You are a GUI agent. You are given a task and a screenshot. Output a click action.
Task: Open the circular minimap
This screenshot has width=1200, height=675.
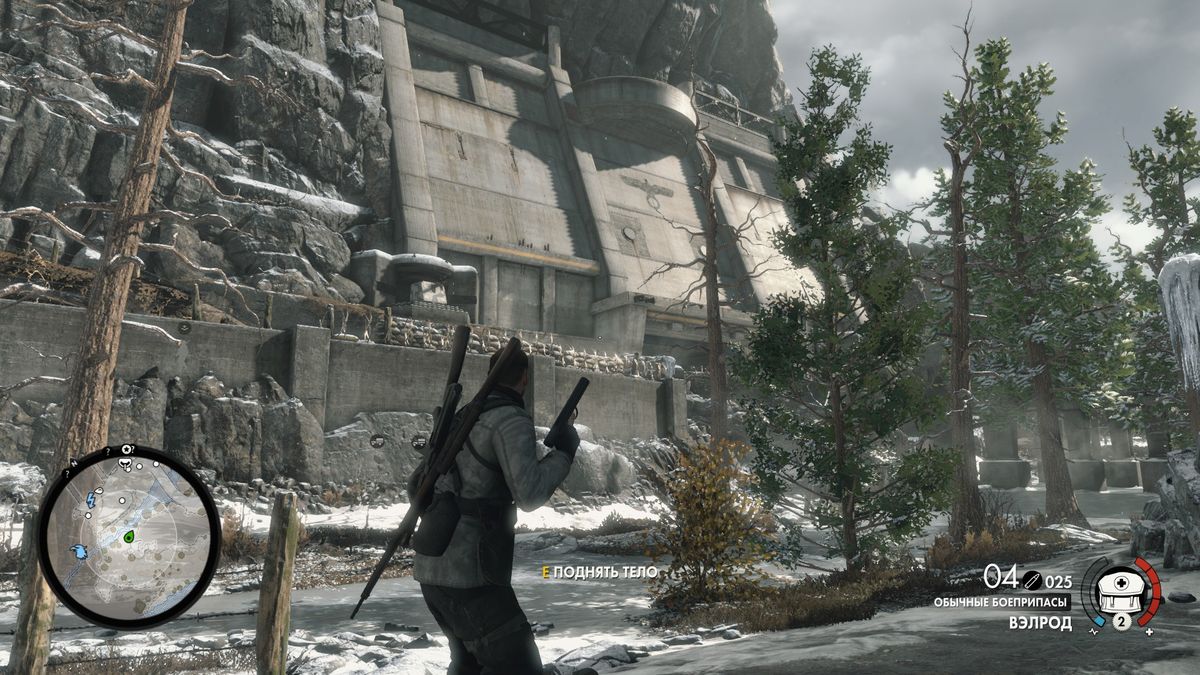tap(129, 536)
